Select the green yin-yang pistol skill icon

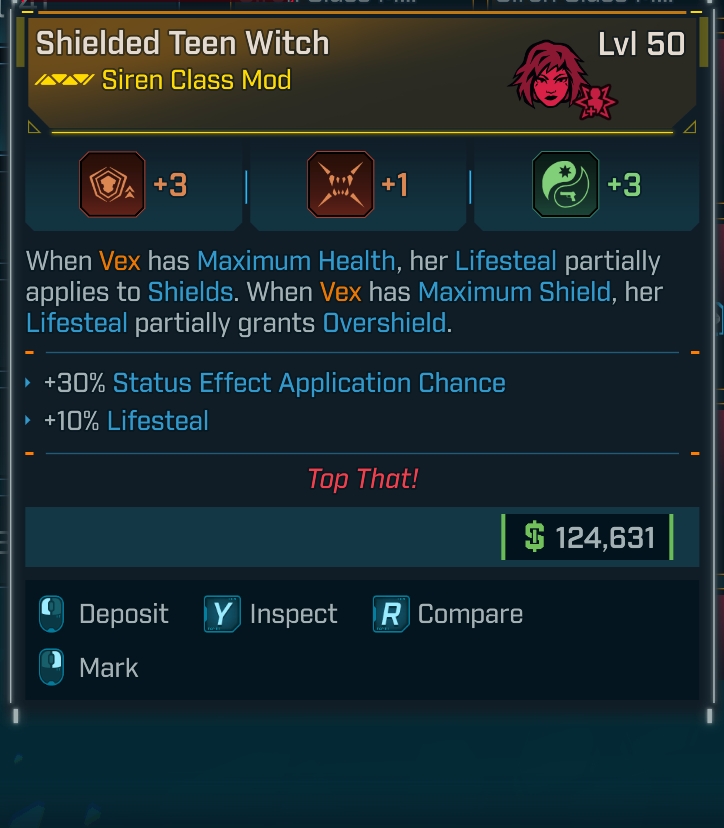pos(566,185)
